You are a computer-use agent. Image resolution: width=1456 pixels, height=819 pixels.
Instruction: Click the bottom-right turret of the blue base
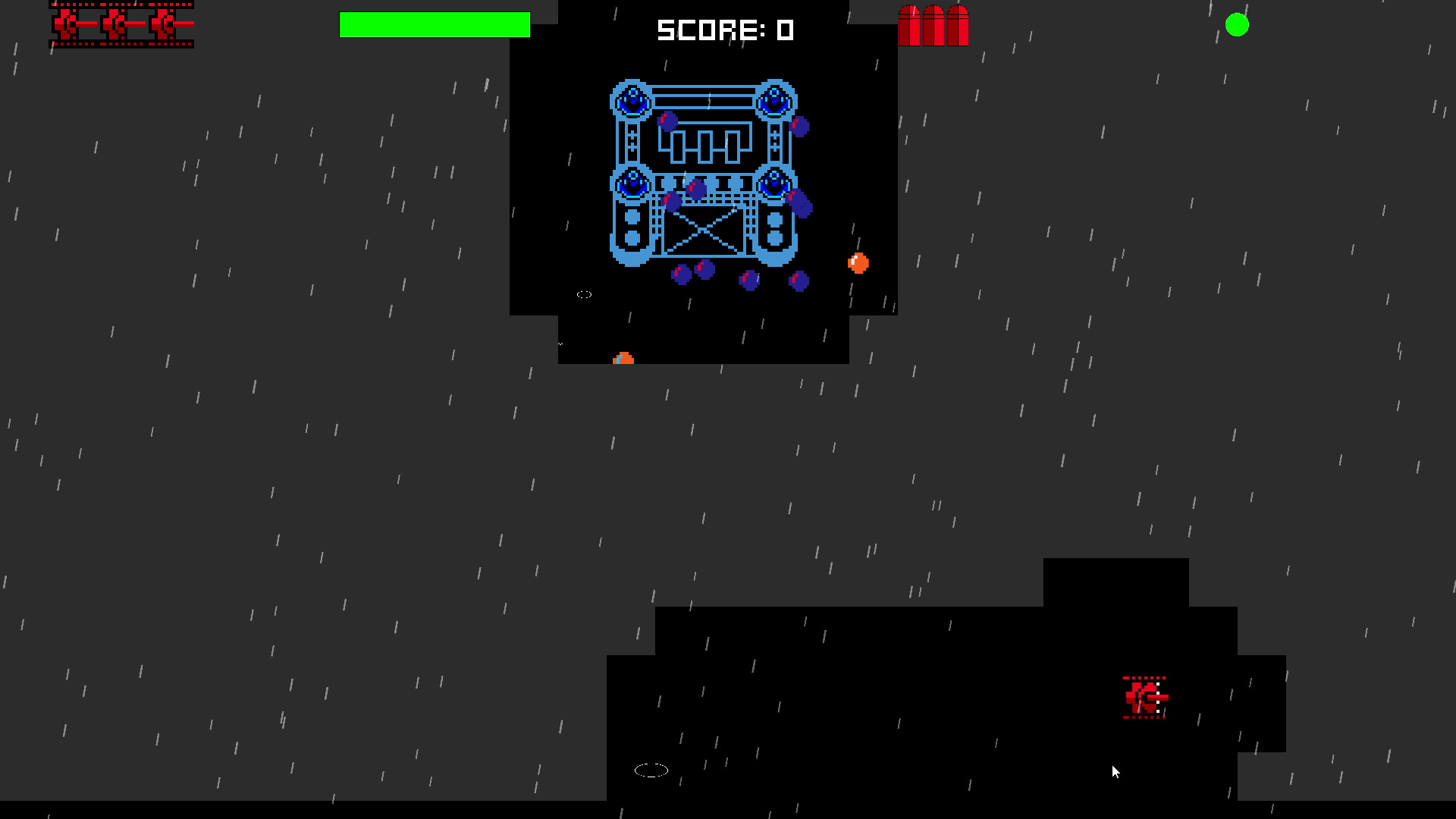pos(773,182)
